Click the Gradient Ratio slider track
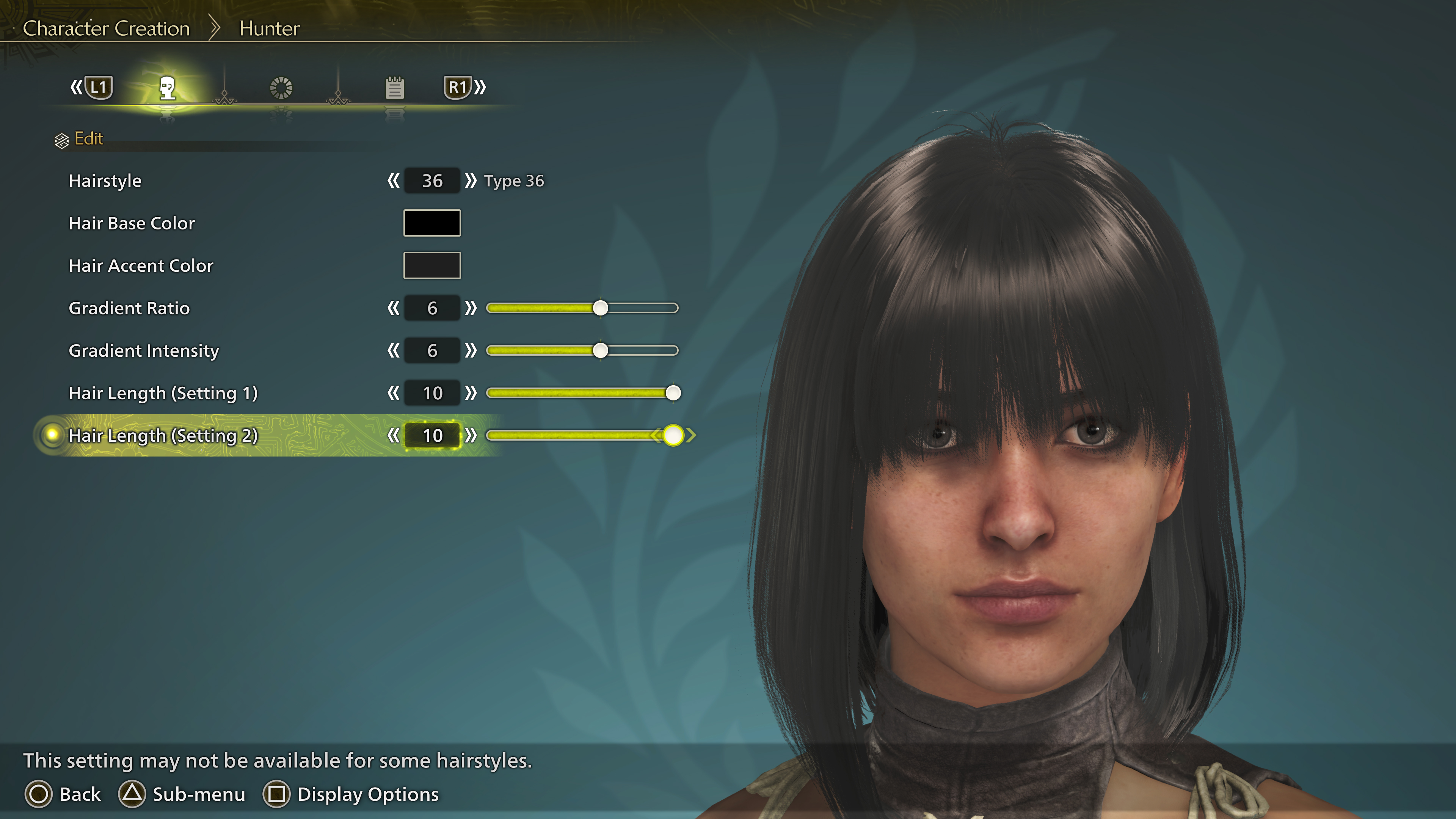 coord(582,308)
